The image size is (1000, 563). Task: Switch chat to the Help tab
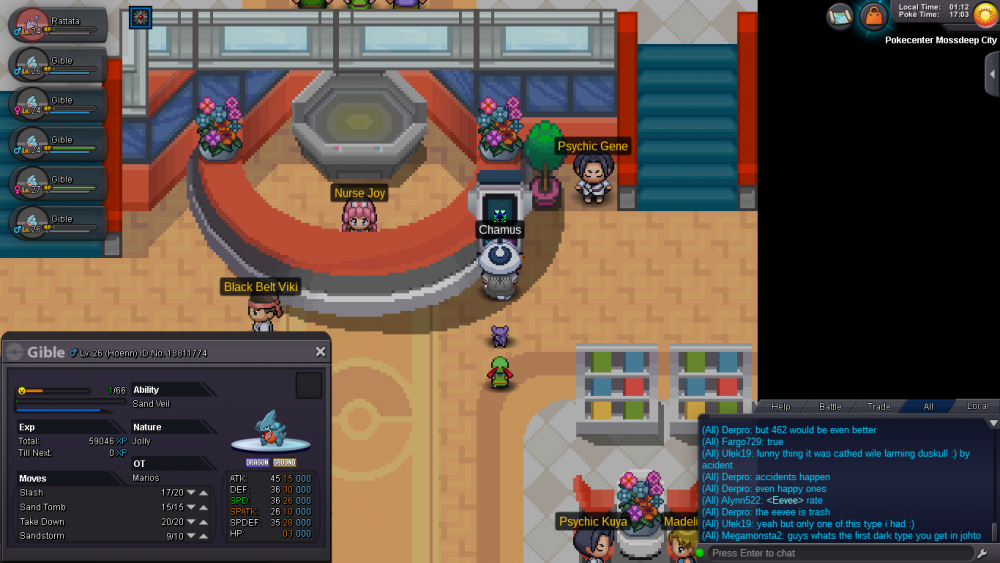[781, 406]
